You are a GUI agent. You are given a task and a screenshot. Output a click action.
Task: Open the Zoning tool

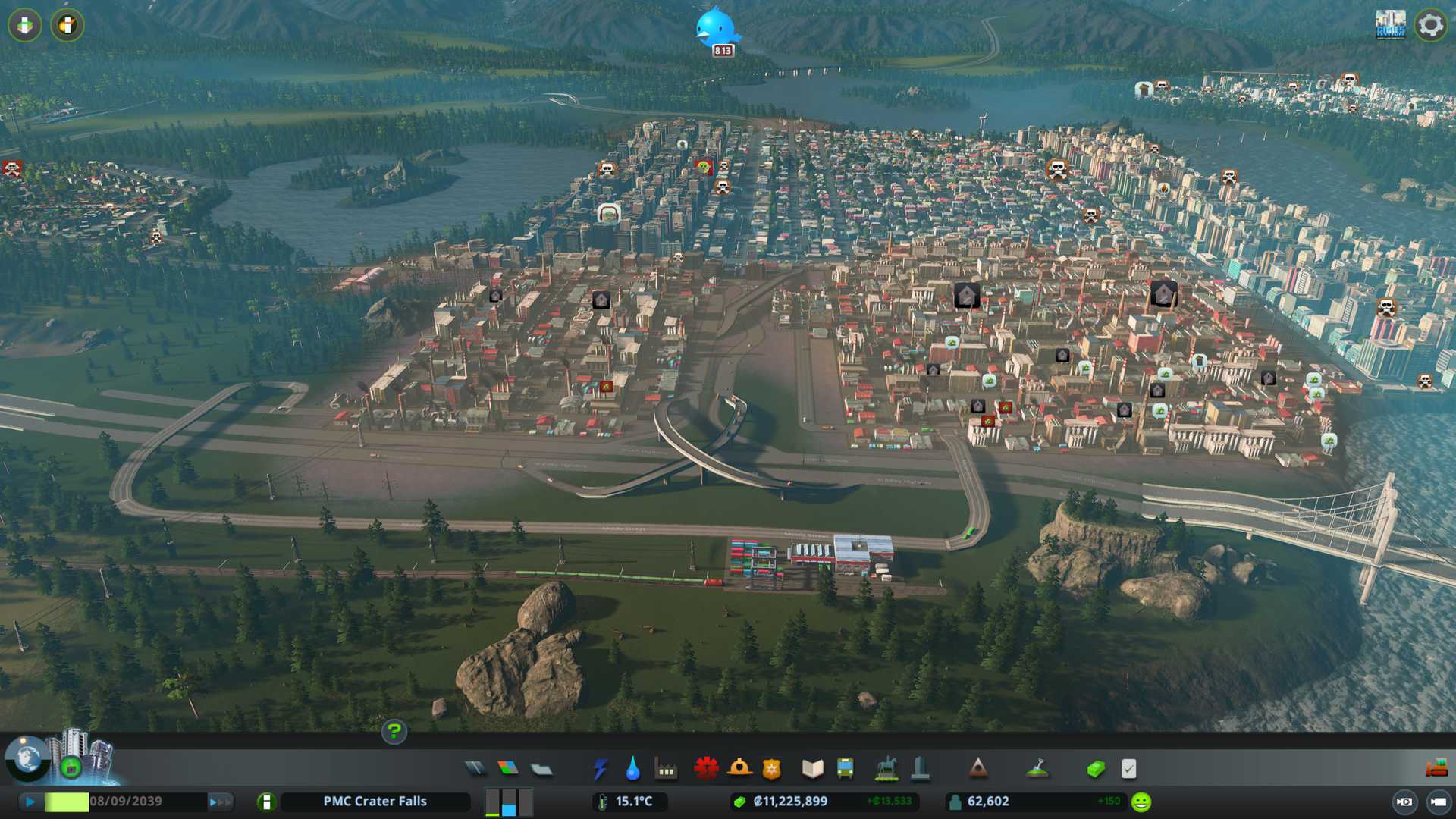[x=508, y=769]
